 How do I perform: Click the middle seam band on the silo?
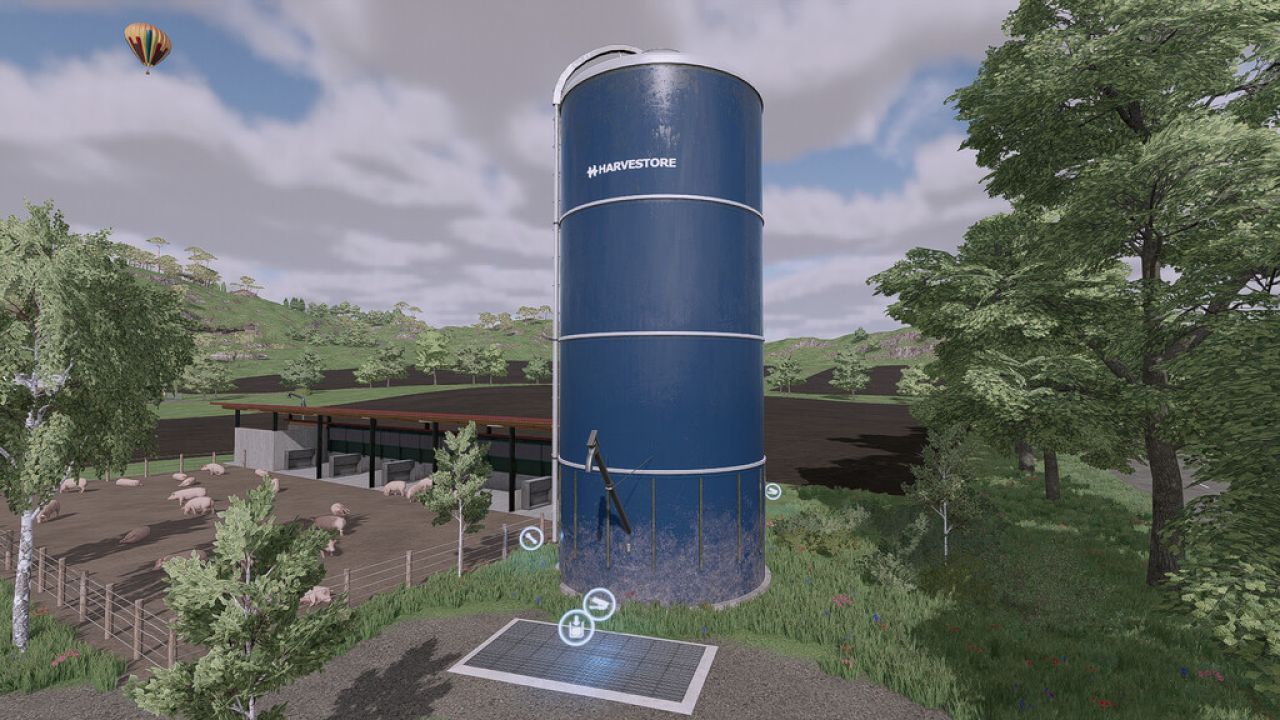pos(660,335)
